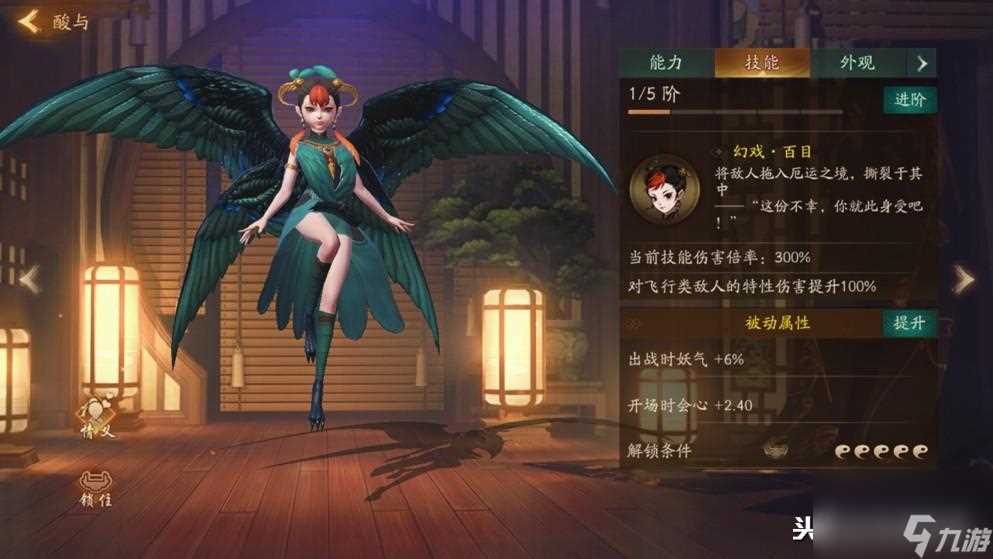Open the 外观 tab
The image size is (993, 559).
pos(856,63)
